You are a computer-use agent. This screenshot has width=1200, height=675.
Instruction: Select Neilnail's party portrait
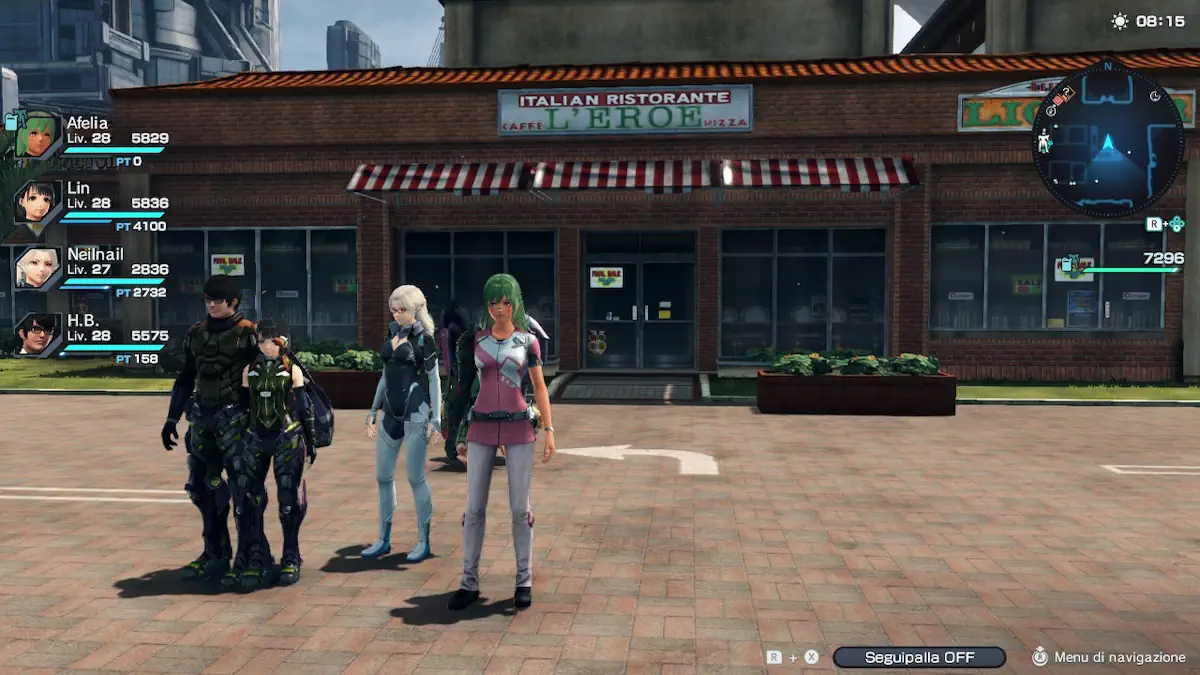pyautogui.click(x=38, y=268)
